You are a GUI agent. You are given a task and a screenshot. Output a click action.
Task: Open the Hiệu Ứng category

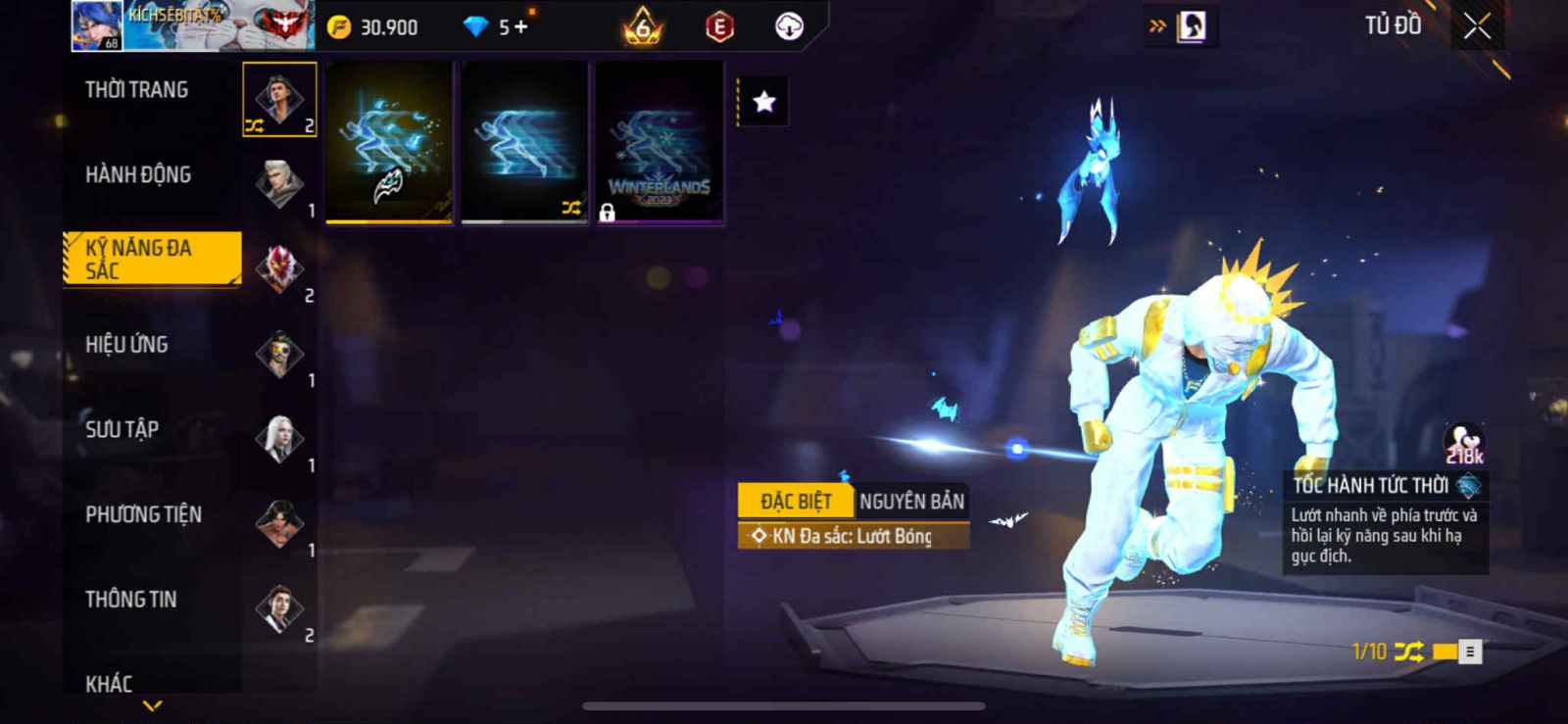(126, 345)
